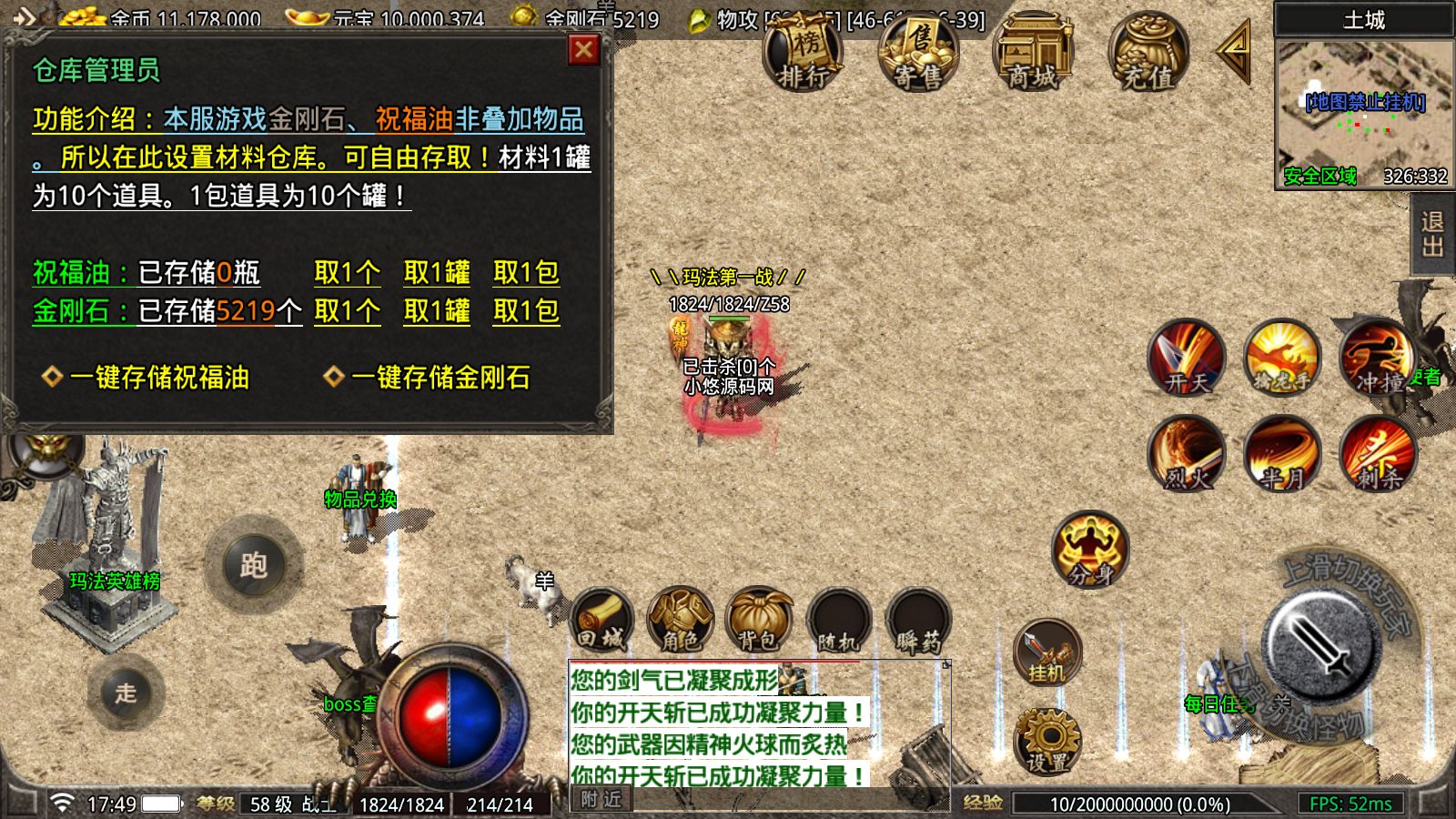Activate the 开天 skill
Screen dimensions: 1456x819
(x=1187, y=358)
